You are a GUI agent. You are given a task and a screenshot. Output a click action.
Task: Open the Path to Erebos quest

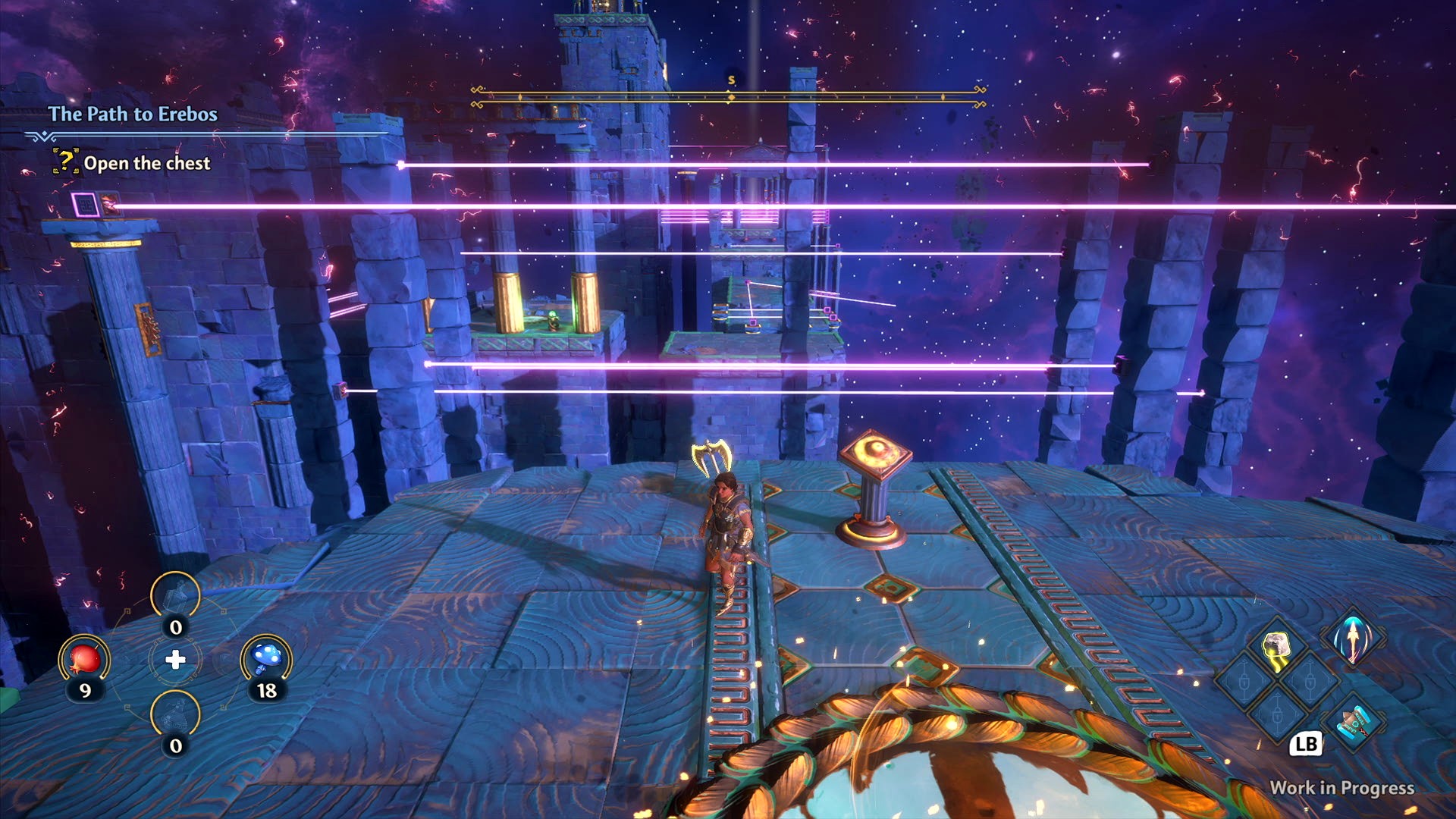(133, 114)
